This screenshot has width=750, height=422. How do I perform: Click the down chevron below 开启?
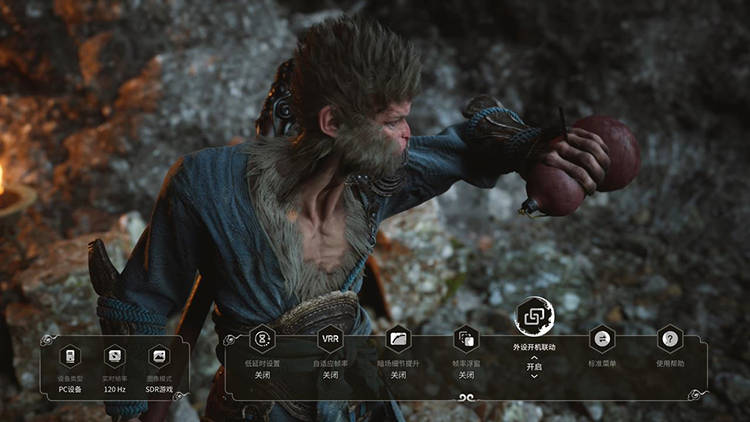534,376
